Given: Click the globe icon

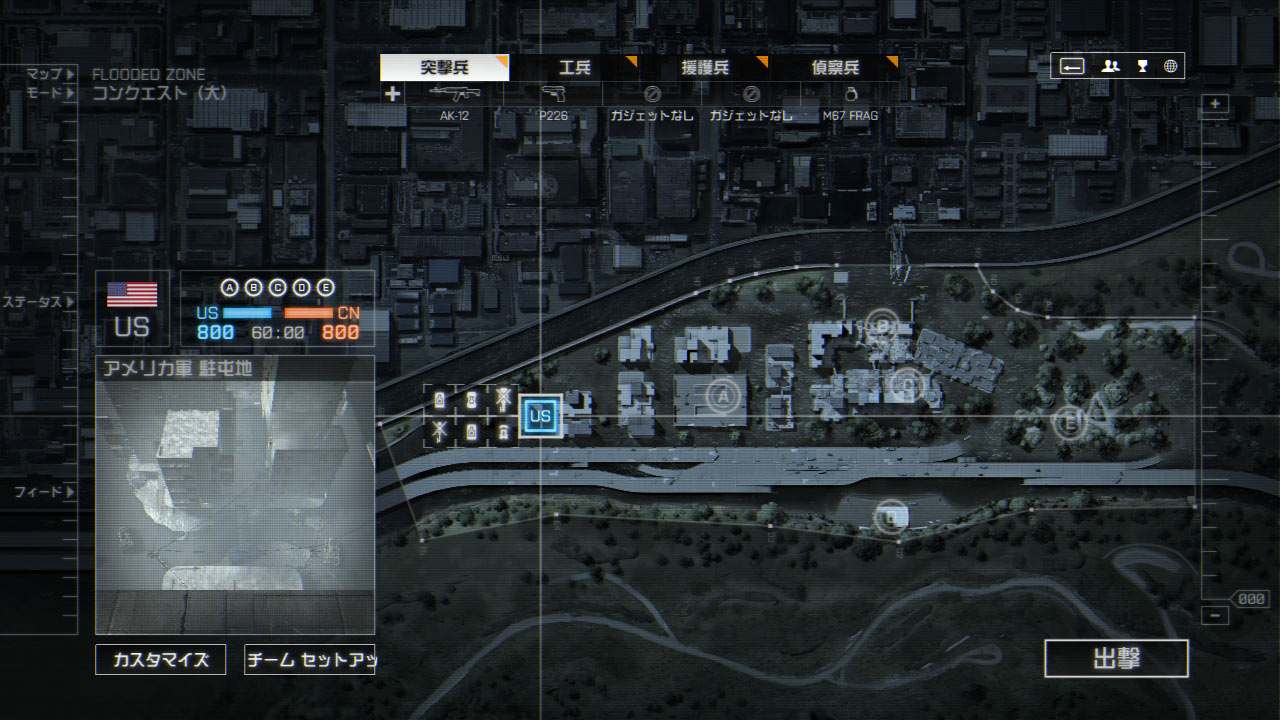Looking at the screenshot, I should [1170, 67].
